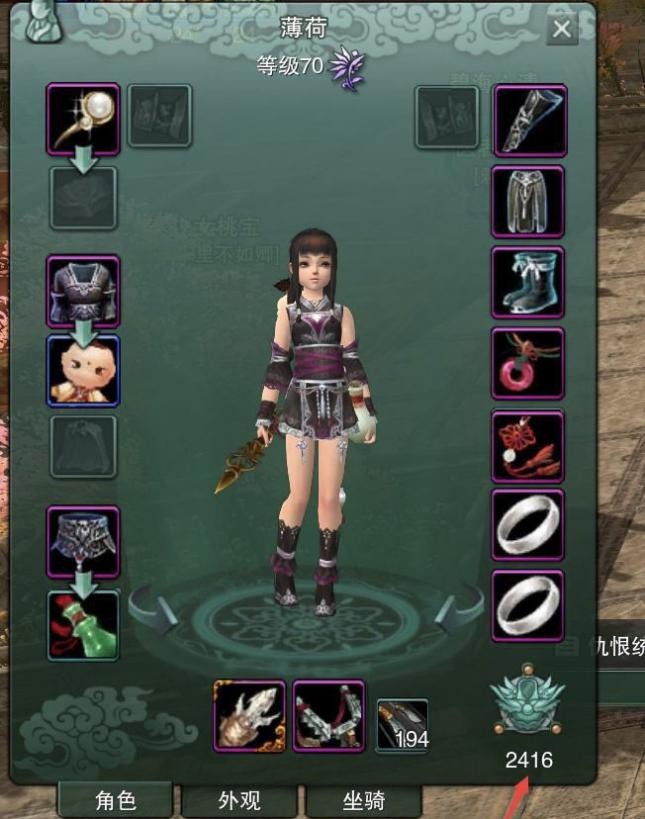Image resolution: width=645 pixels, height=819 pixels.
Task: Click the trousers equipment slot
Action: [x=529, y=201]
